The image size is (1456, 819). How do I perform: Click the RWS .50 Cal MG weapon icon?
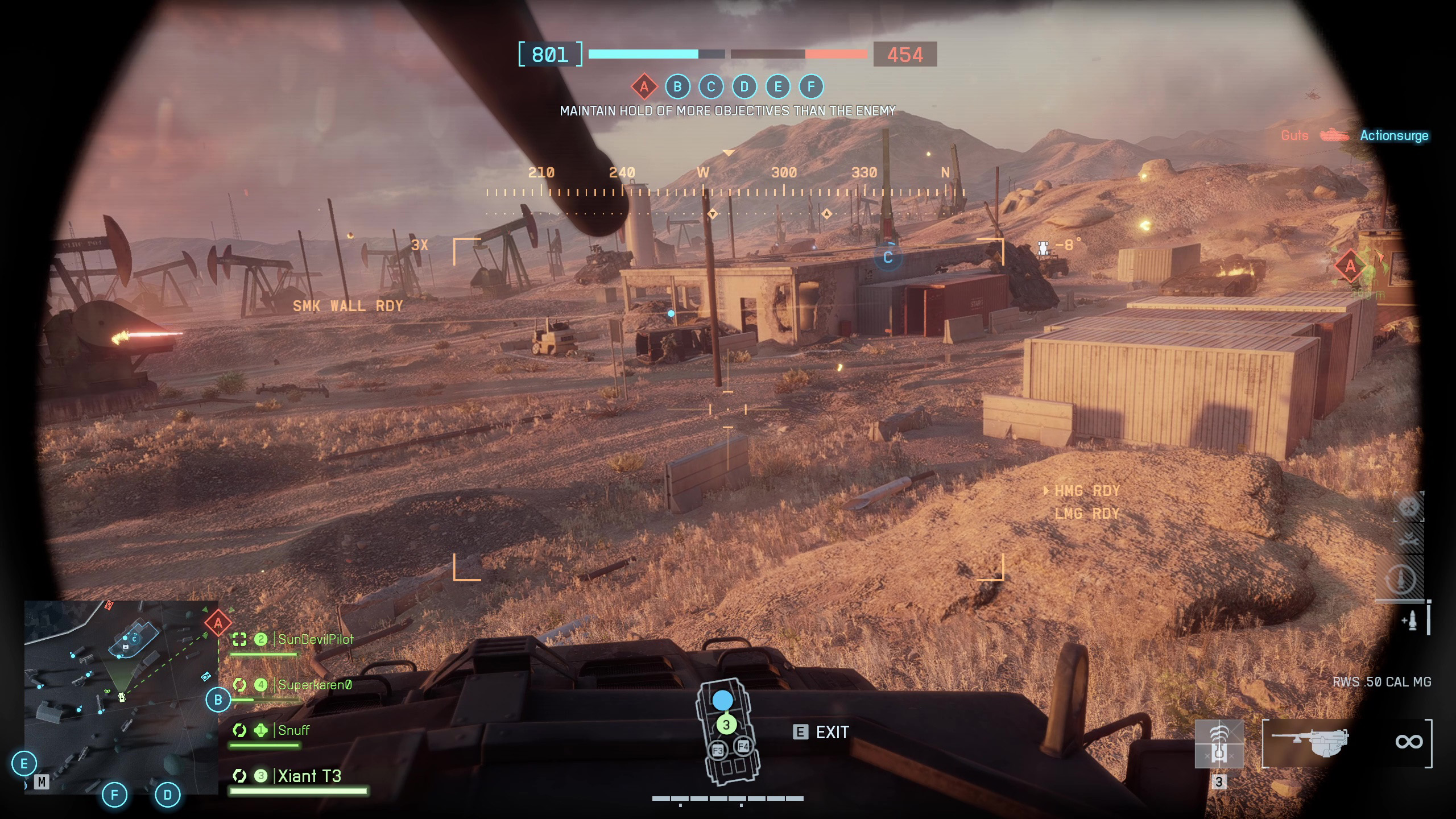click(x=1310, y=742)
